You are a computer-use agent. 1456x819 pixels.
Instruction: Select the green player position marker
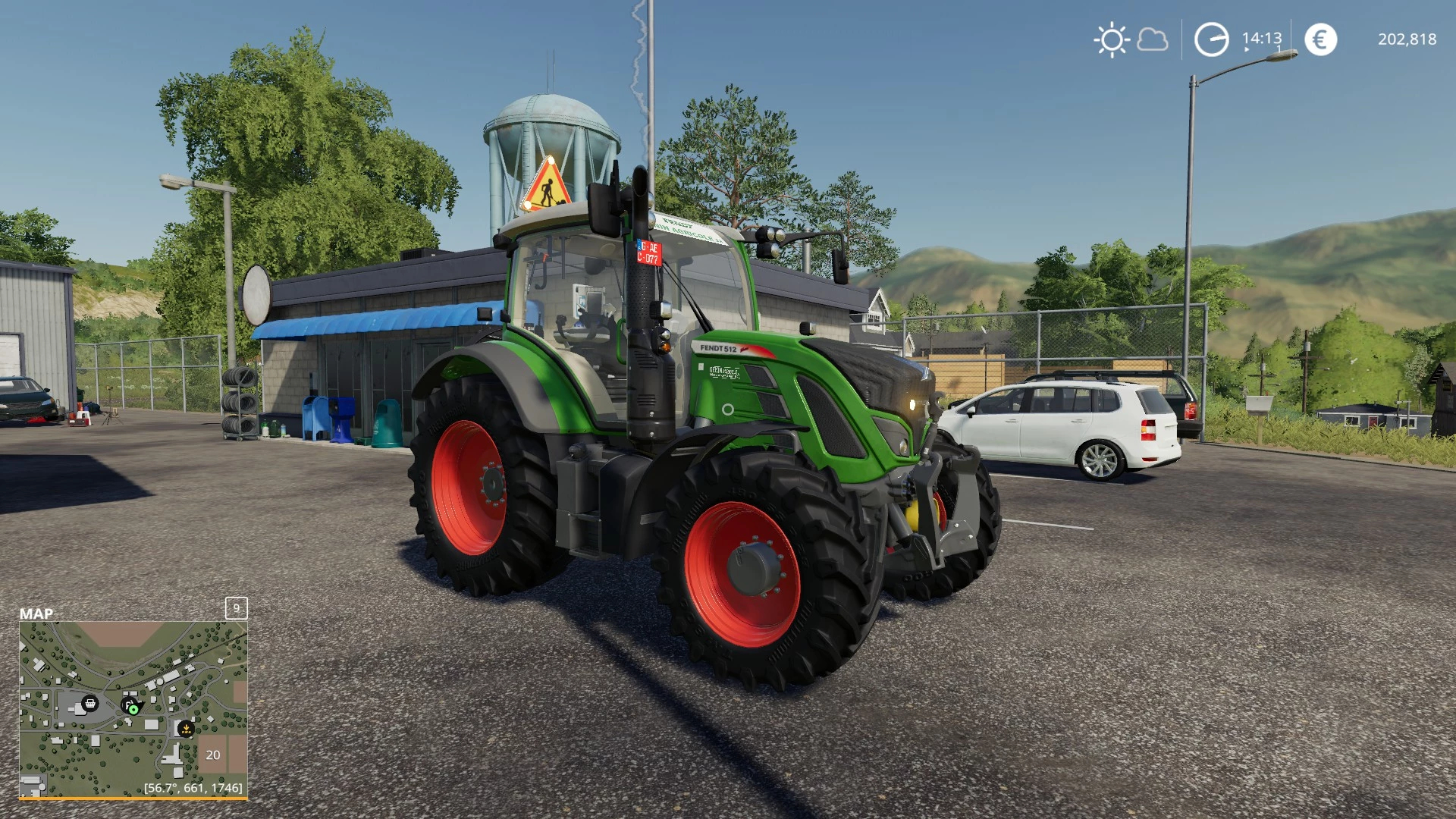(133, 709)
